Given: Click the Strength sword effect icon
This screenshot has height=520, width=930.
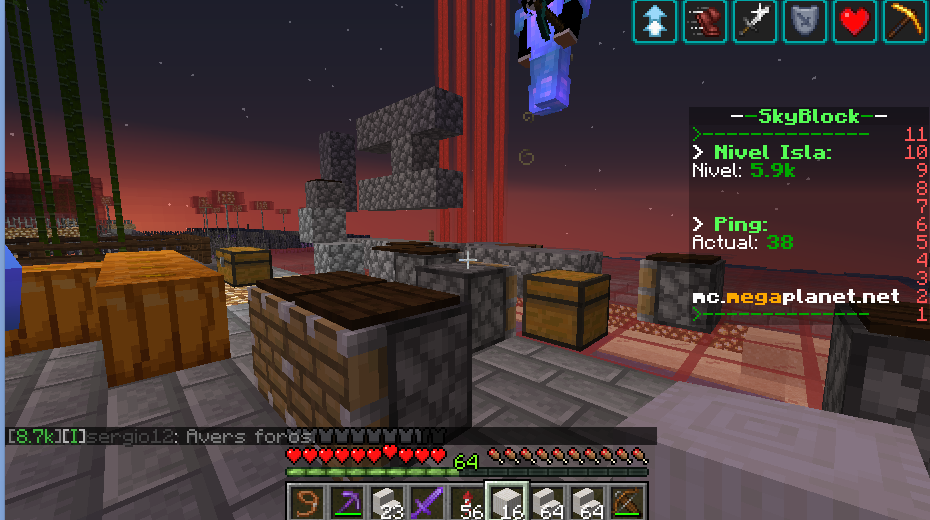Looking at the screenshot, I should 755,21.
